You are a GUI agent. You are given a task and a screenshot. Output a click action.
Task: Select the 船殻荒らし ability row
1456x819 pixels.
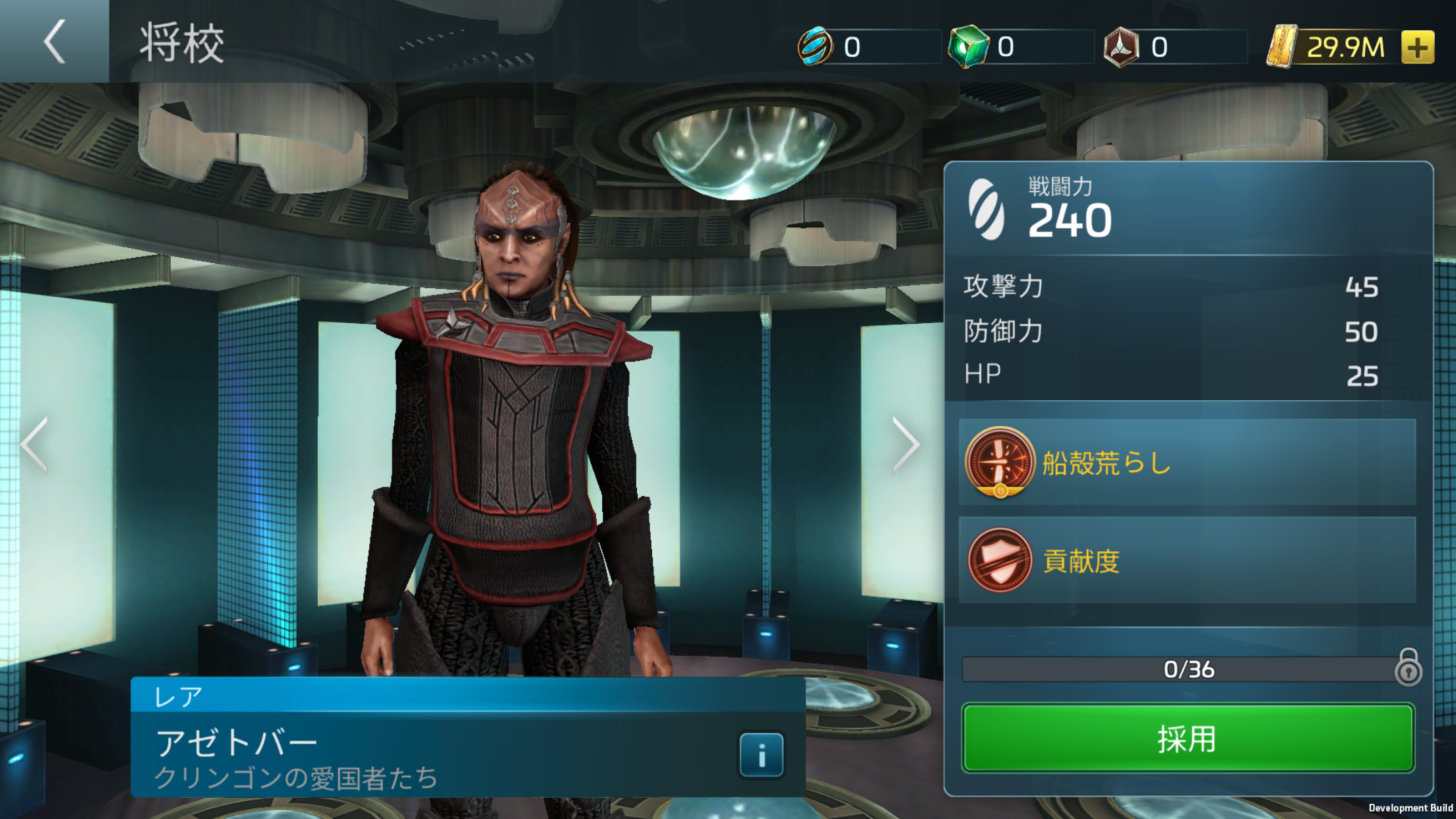pyautogui.click(x=1187, y=462)
